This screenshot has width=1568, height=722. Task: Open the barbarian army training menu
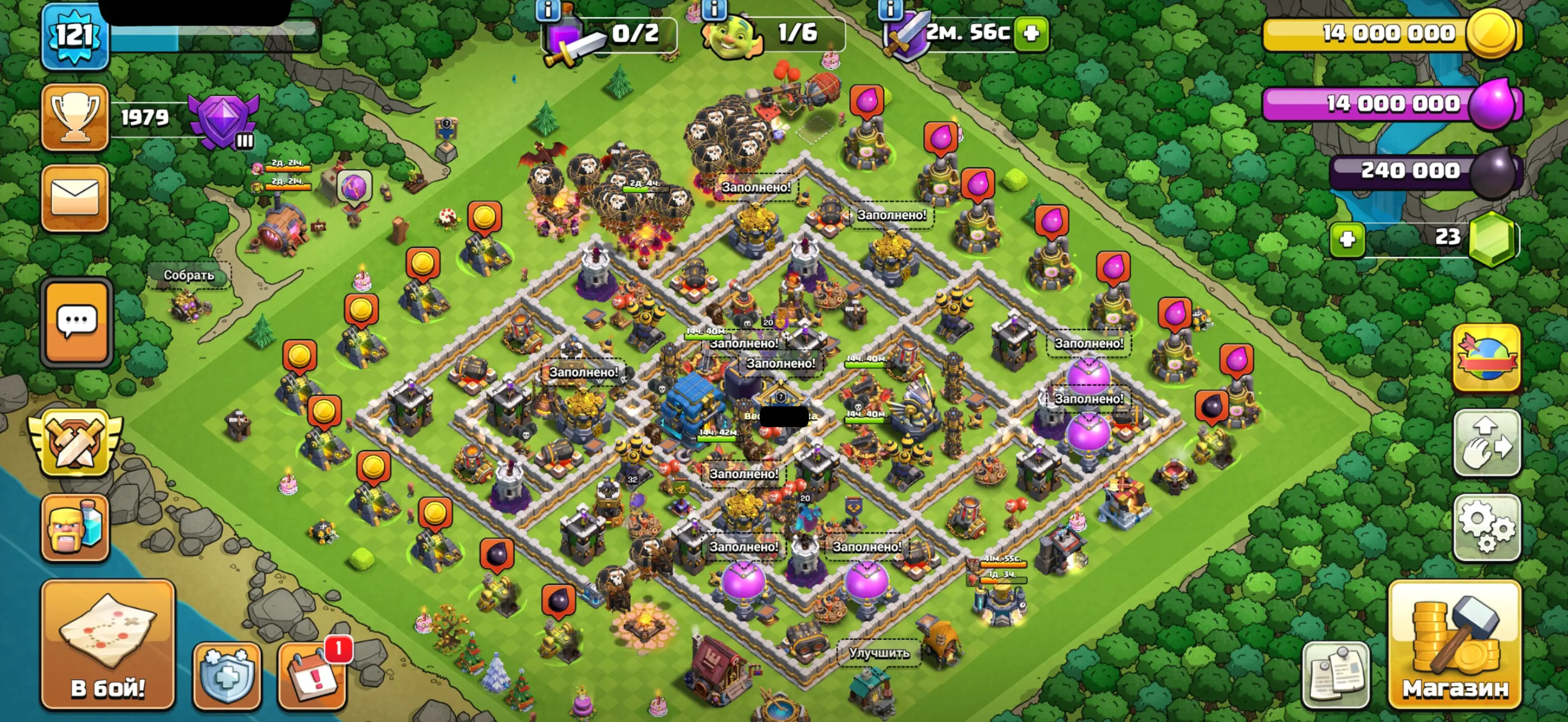pos(75,527)
